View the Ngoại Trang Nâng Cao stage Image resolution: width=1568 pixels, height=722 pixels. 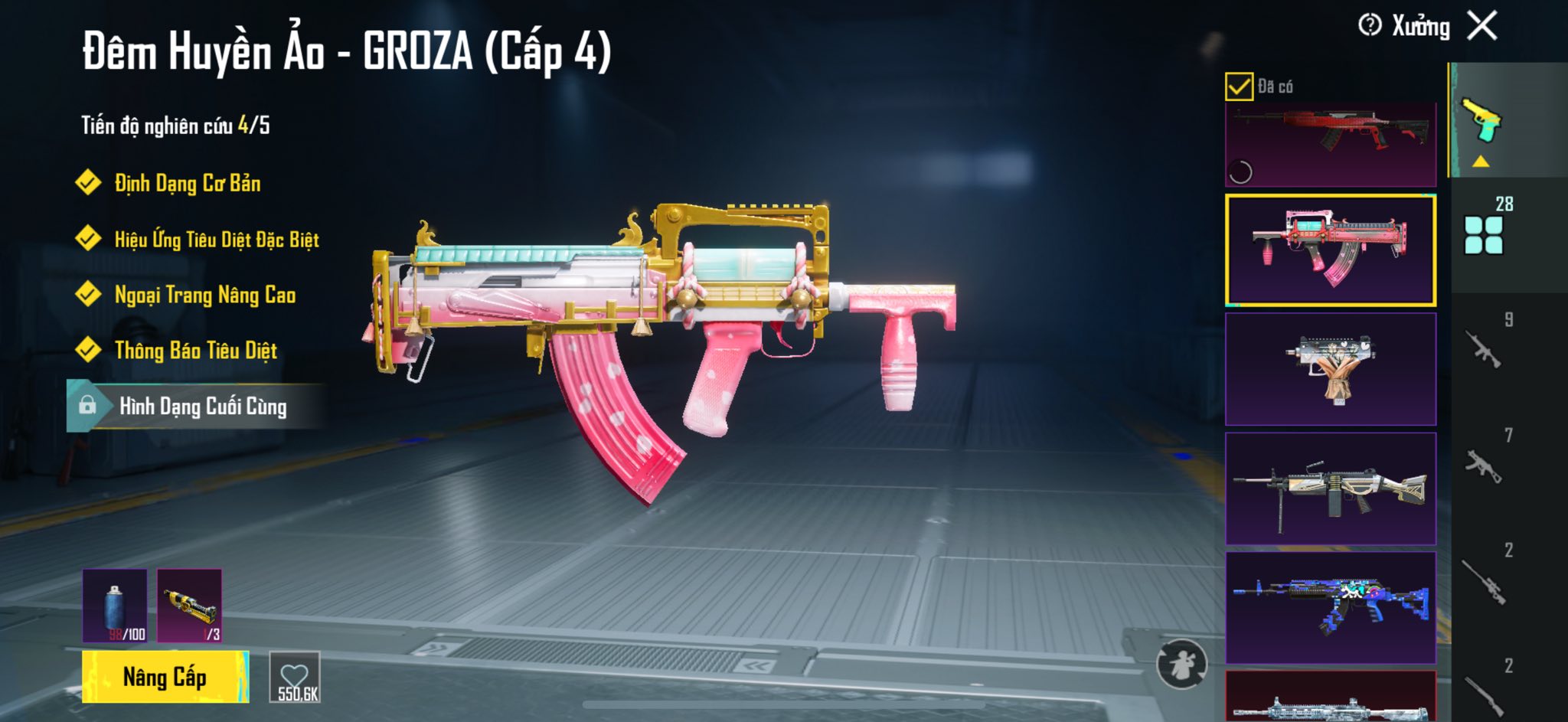(x=204, y=295)
